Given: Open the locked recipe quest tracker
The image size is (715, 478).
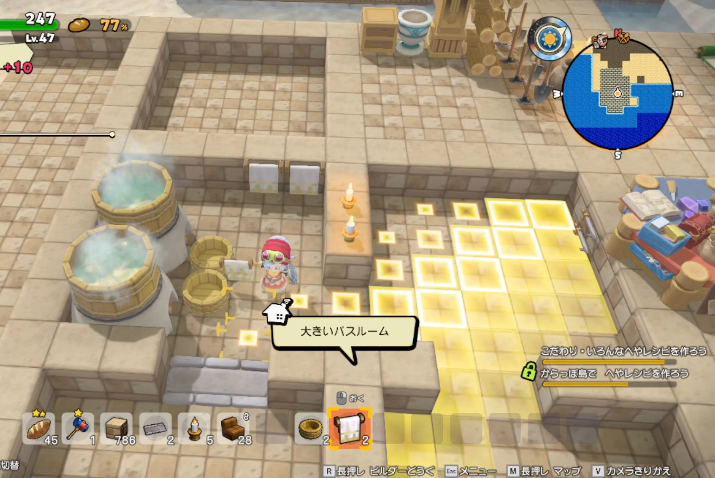Looking at the screenshot, I should click(x=614, y=372).
